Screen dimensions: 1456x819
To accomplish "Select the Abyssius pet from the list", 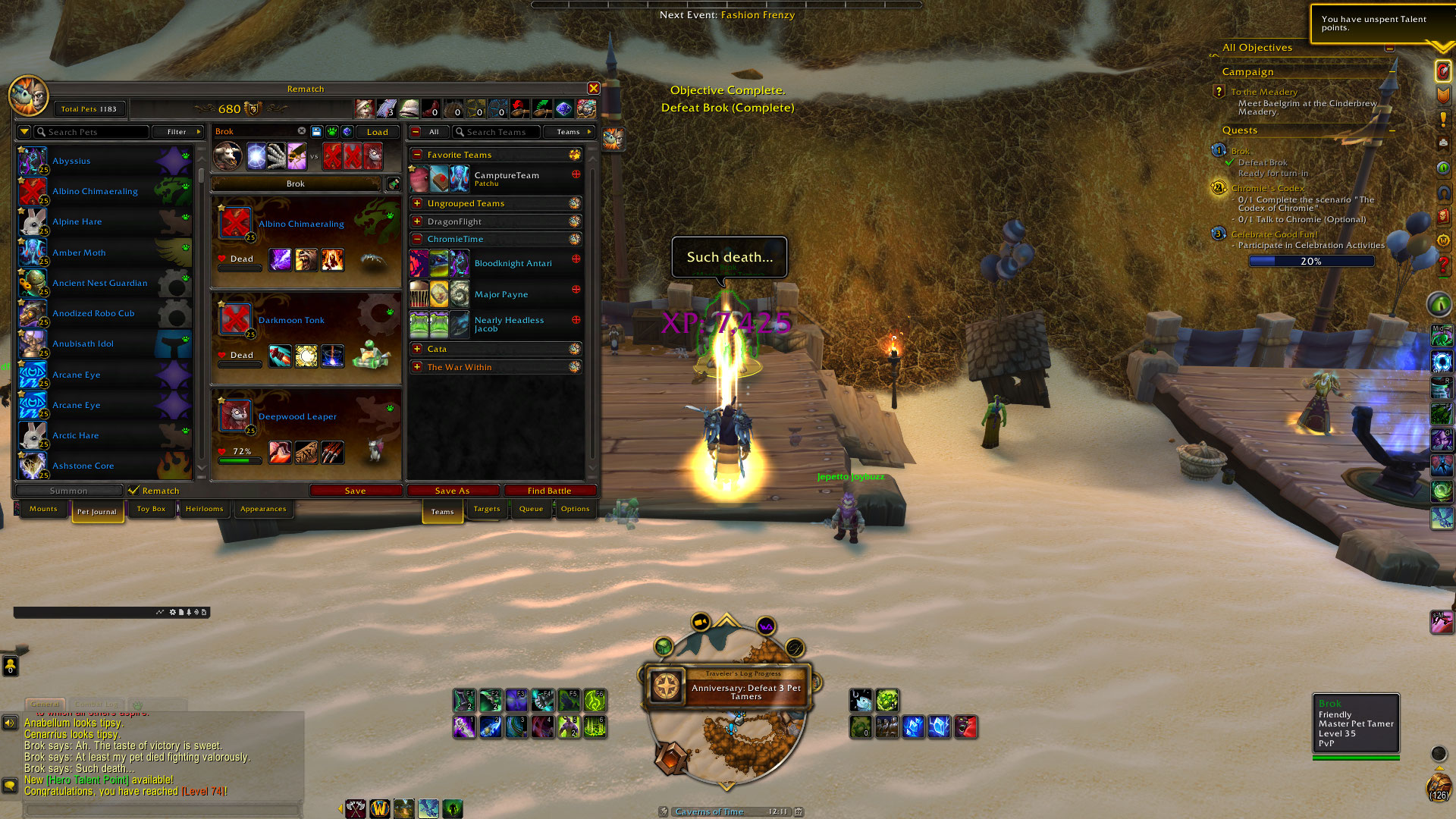I will [71, 161].
